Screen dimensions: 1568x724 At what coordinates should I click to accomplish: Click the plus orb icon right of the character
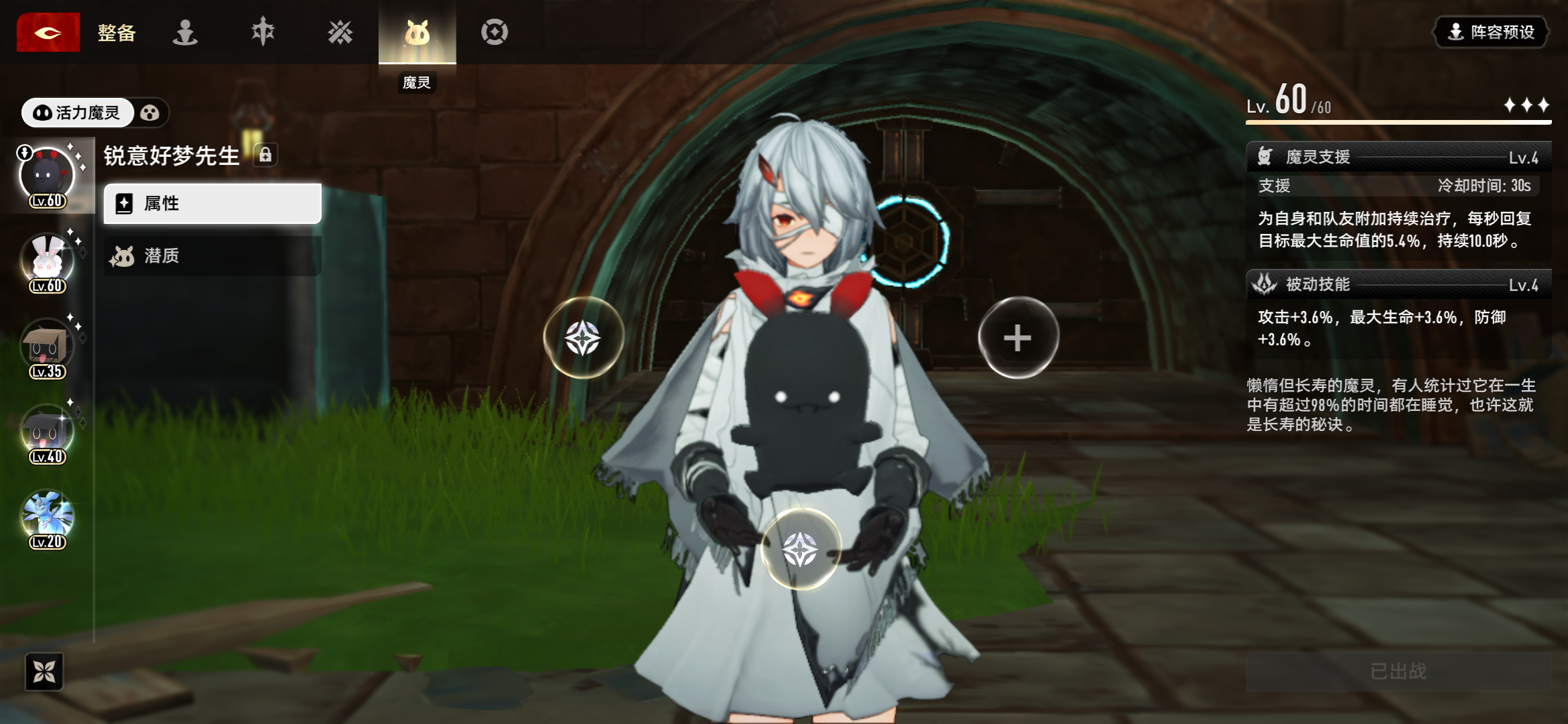(1019, 339)
